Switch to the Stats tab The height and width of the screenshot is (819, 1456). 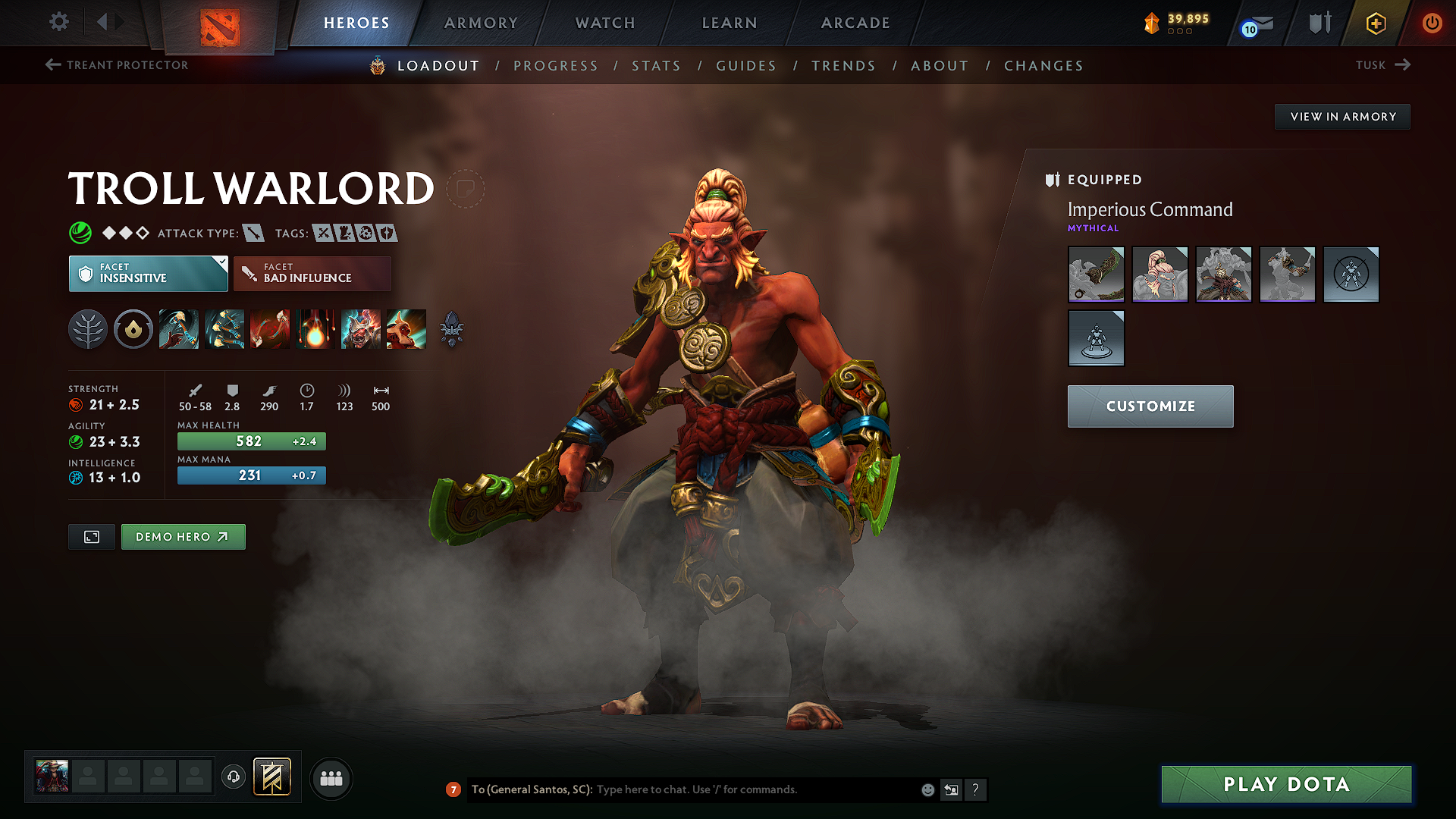(x=656, y=66)
